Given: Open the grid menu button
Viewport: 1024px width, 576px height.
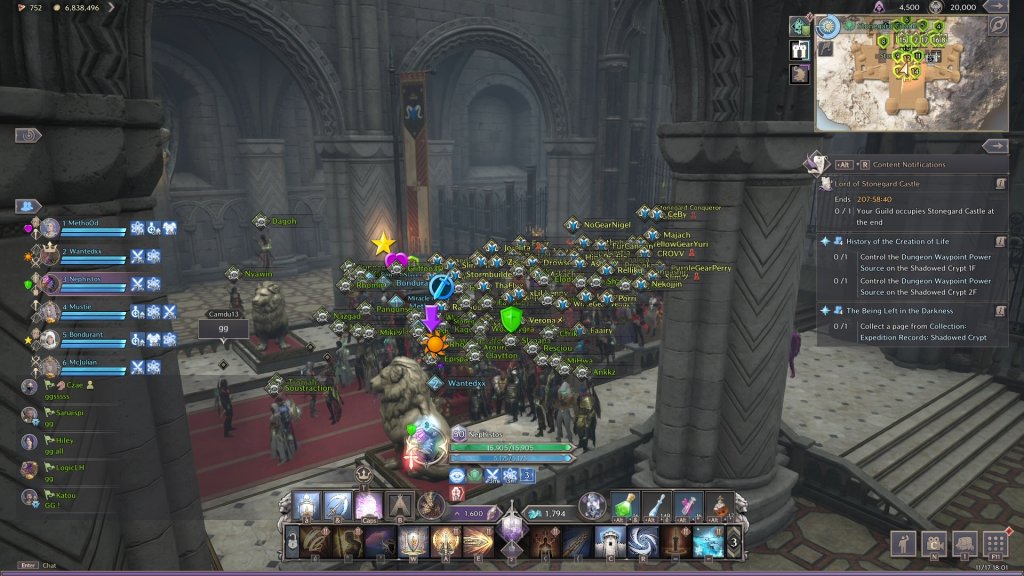Looking at the screenshot, I should coord(994,543).
